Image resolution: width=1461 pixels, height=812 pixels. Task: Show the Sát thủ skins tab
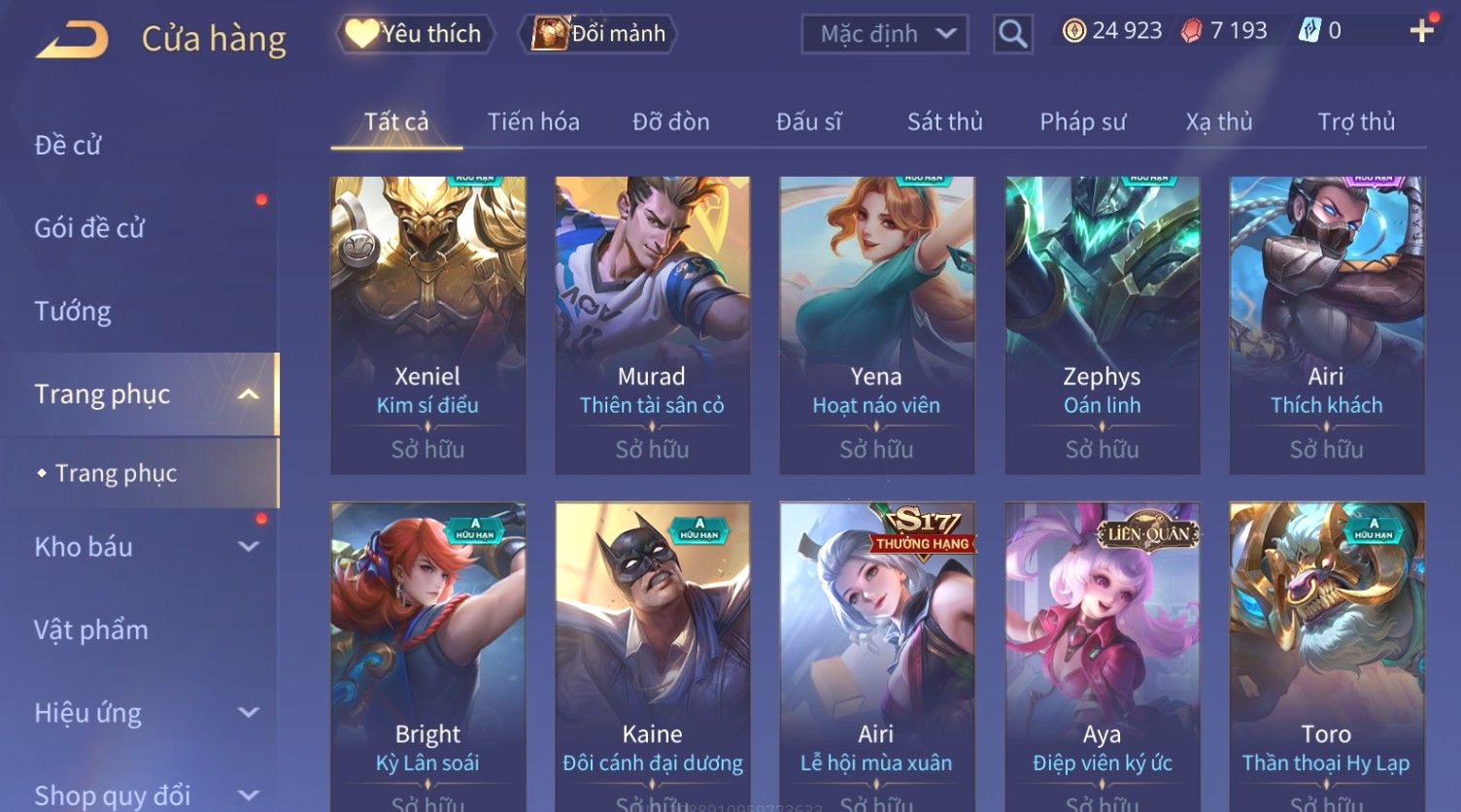click(x=944, y=122)
